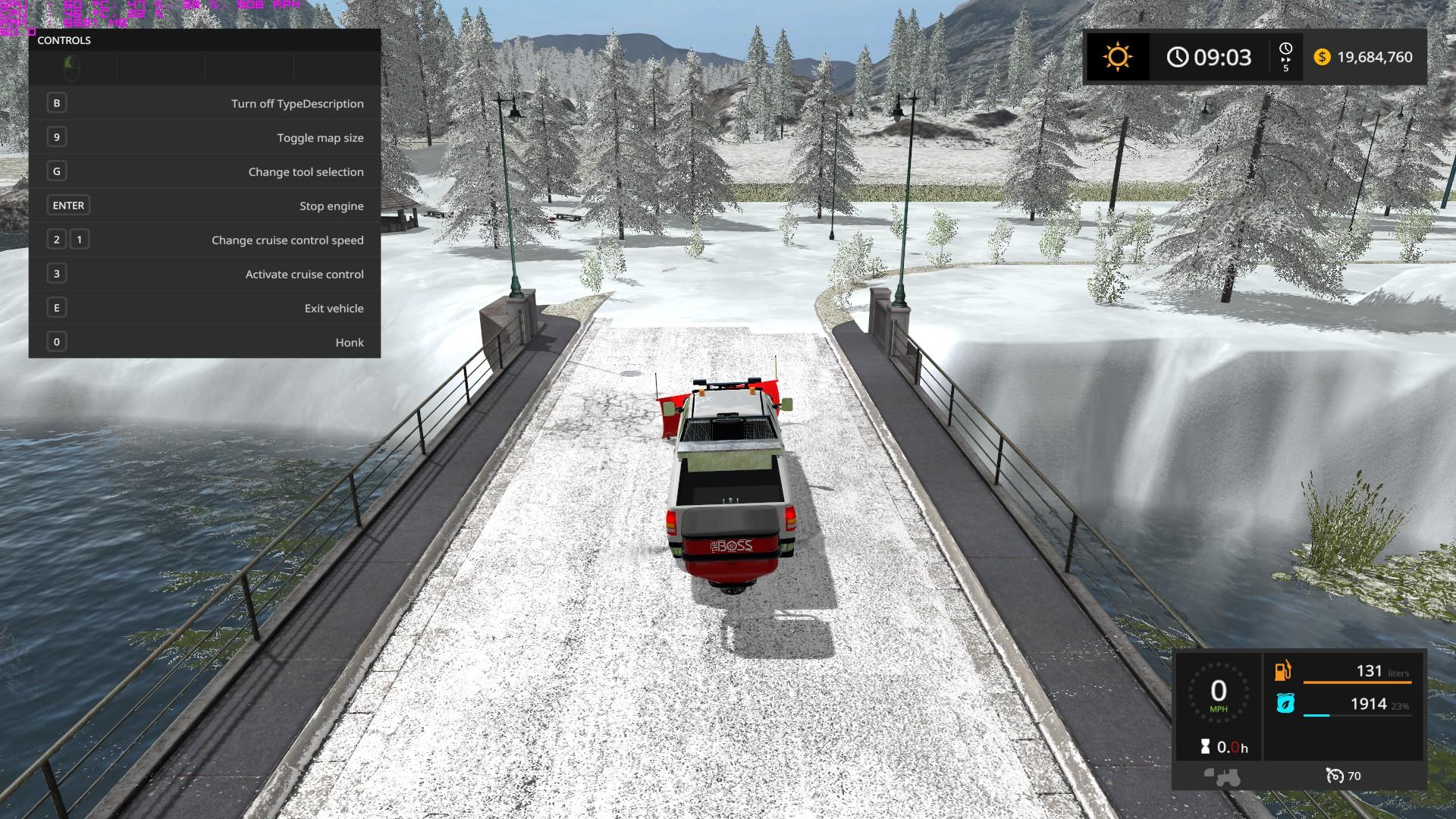
Task: Click the mouse icon in Controls panel
Action: point(72,68)
